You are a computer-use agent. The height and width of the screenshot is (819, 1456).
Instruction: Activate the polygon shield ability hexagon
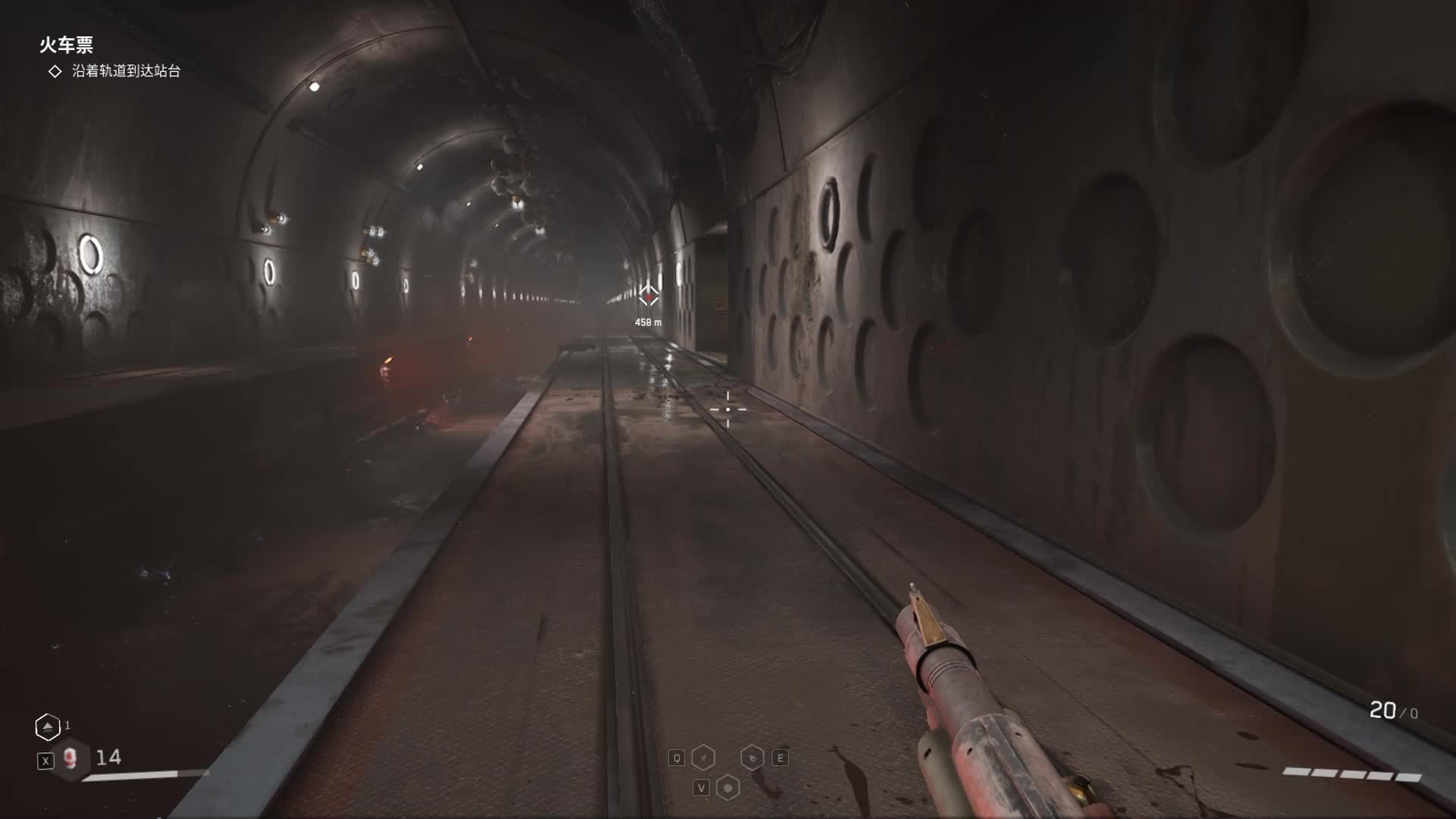coord(728,788)
